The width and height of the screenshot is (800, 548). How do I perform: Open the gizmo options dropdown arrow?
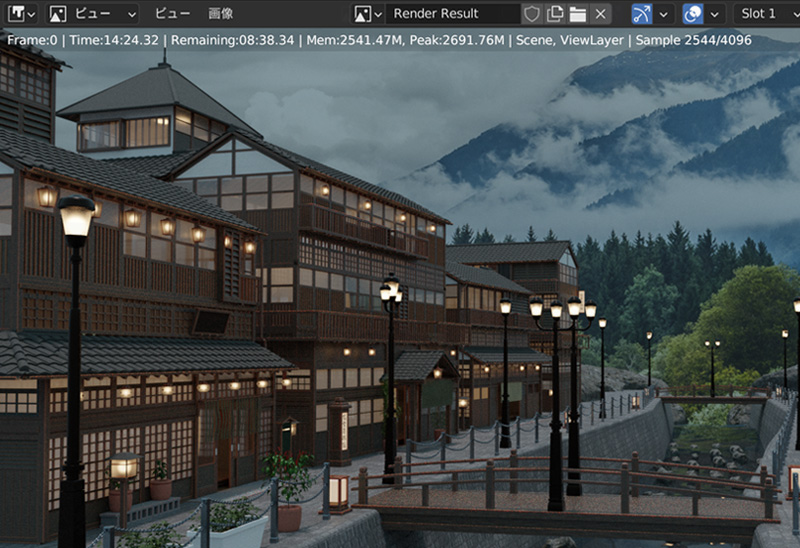(662, 14)
